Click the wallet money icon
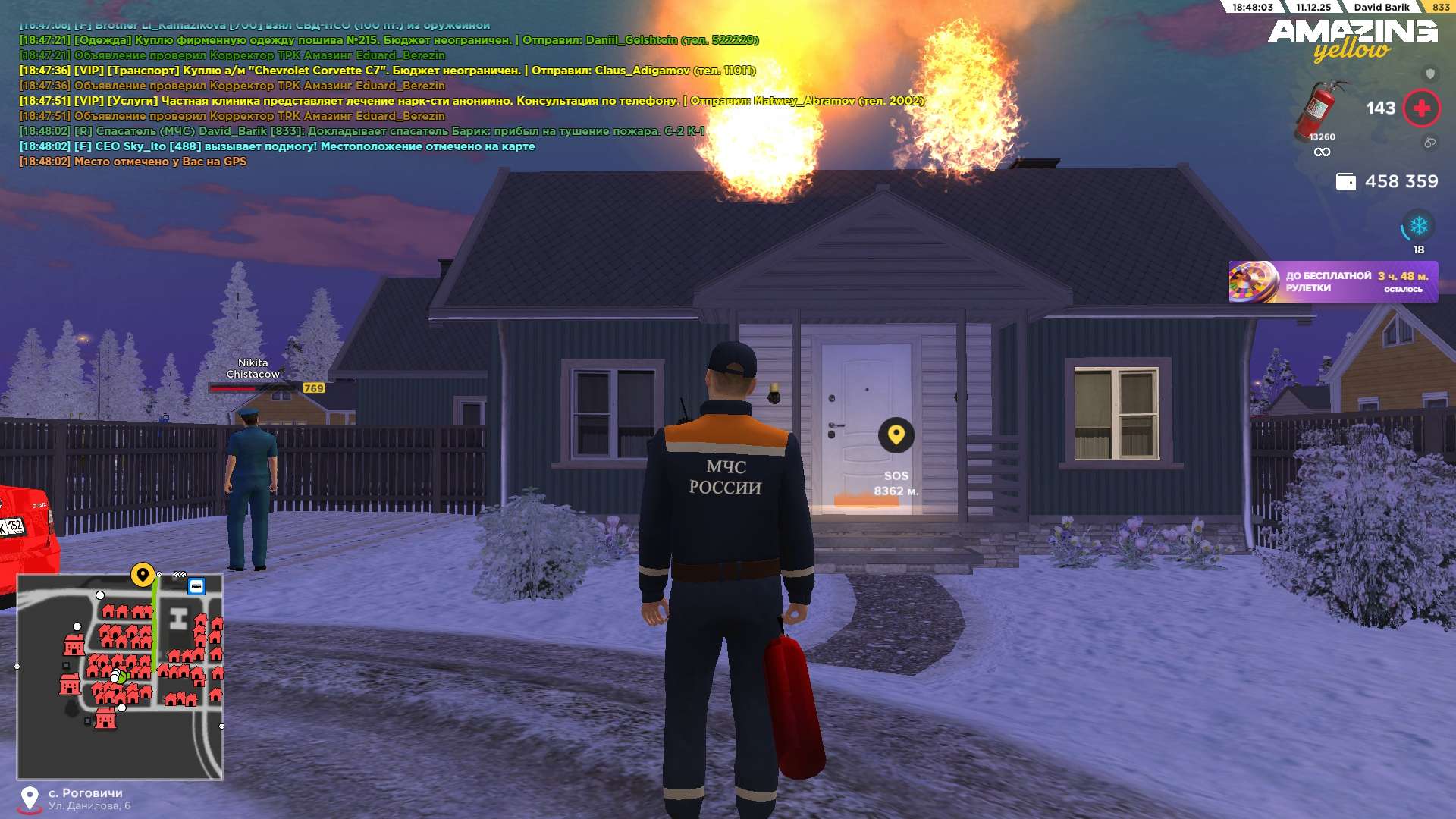 click(1345, 182)
